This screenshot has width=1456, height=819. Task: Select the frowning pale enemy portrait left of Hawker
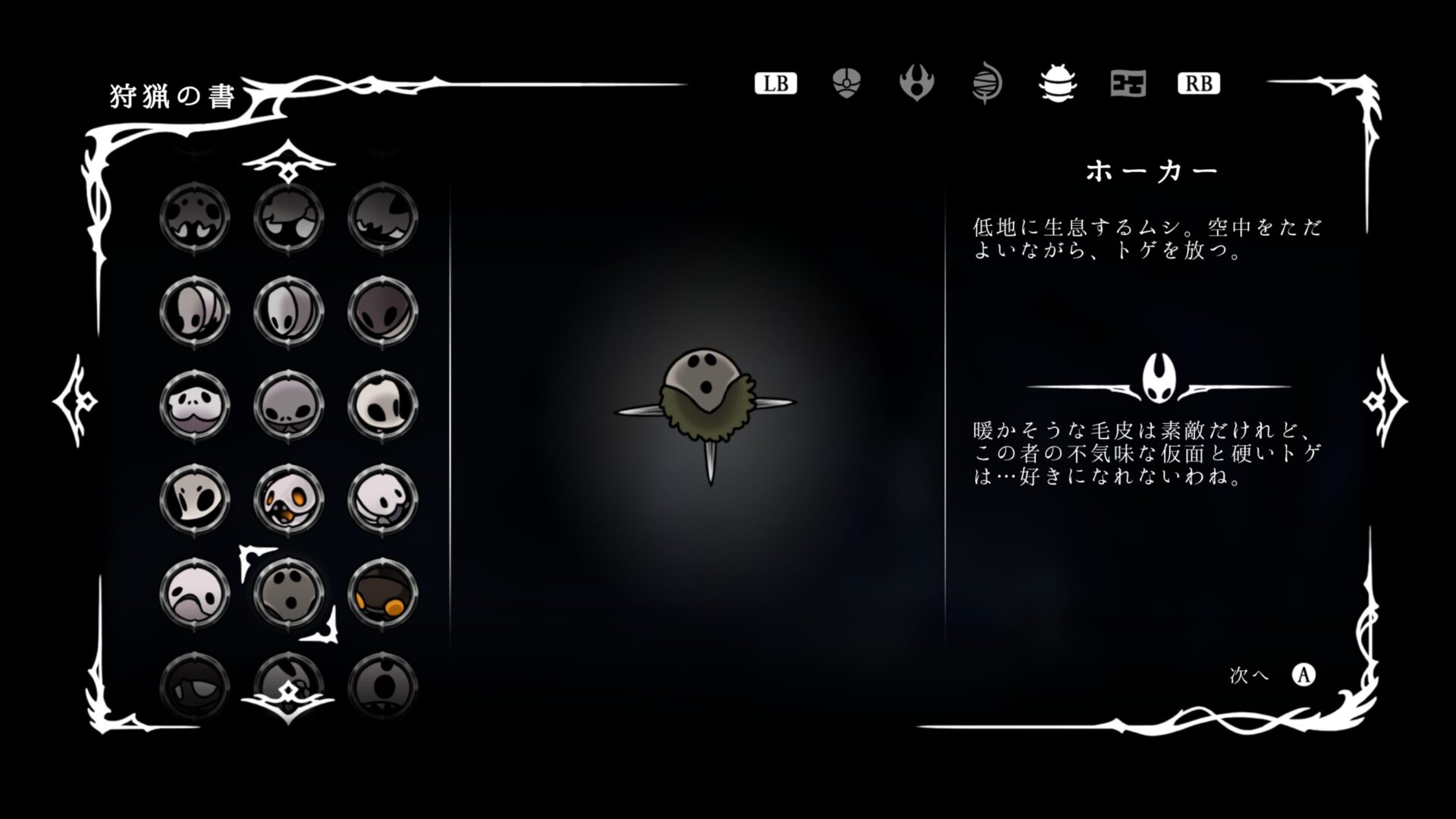pyautogui.click(x=193, y=595)
